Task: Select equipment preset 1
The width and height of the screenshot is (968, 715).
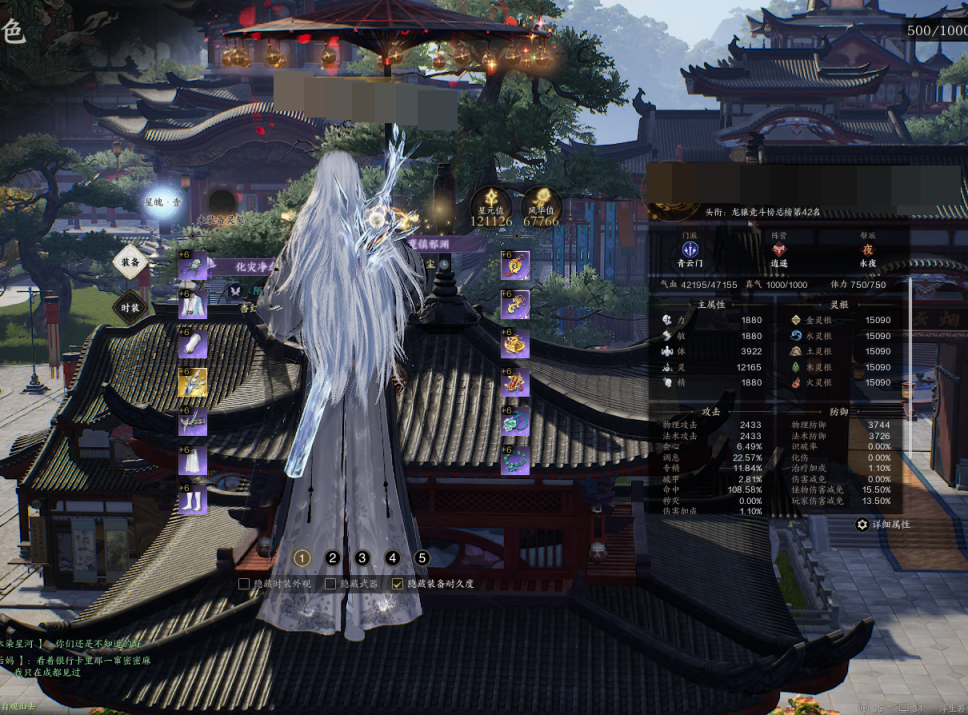Action: tap(303, 558)
